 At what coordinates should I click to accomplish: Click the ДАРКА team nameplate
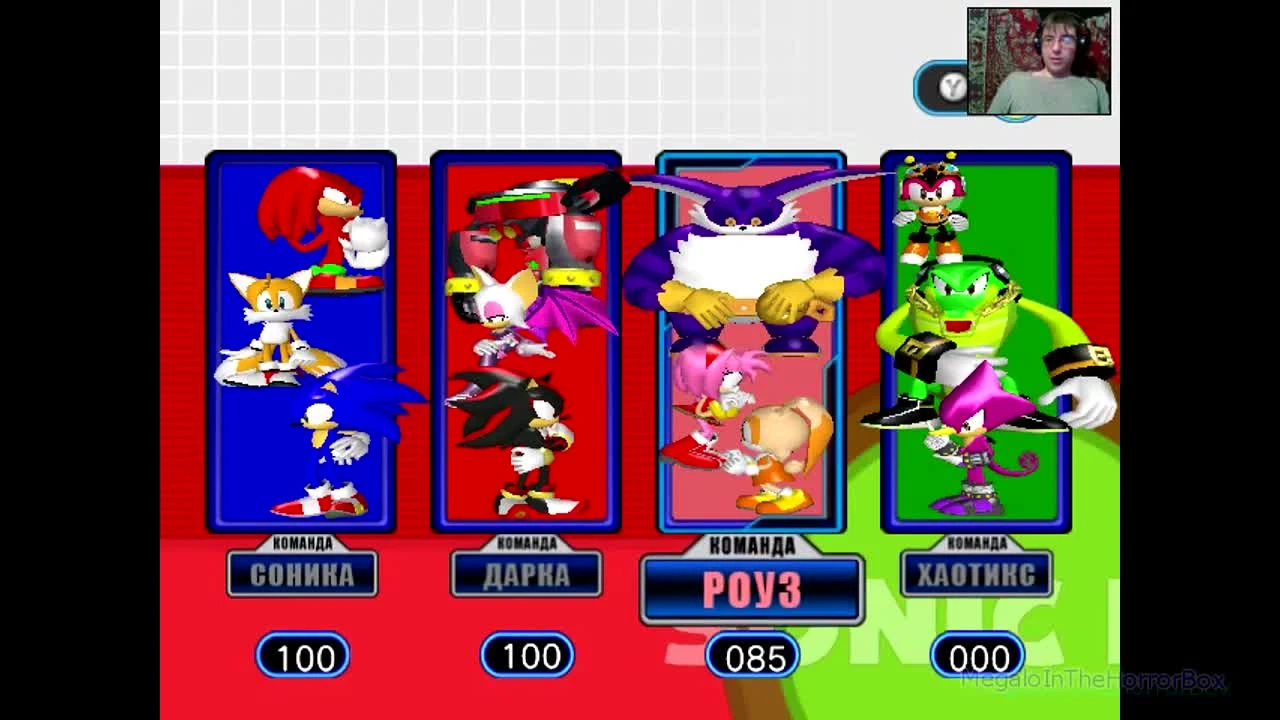click(x=527, y=574)
